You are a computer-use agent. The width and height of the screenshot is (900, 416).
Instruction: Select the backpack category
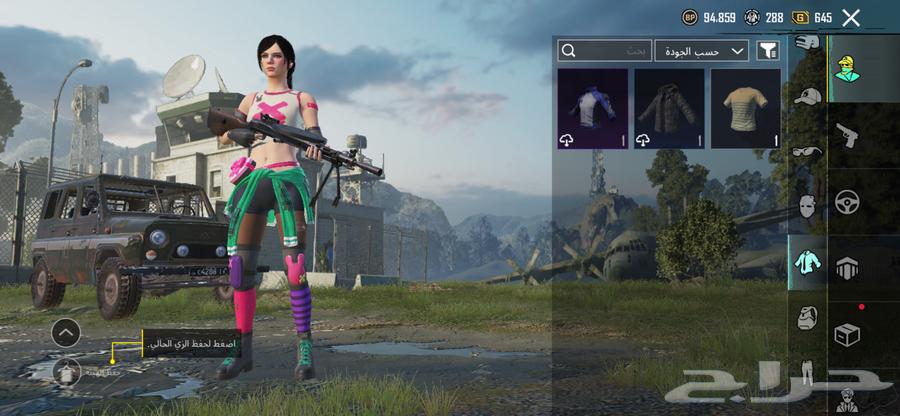pos(806,318)
